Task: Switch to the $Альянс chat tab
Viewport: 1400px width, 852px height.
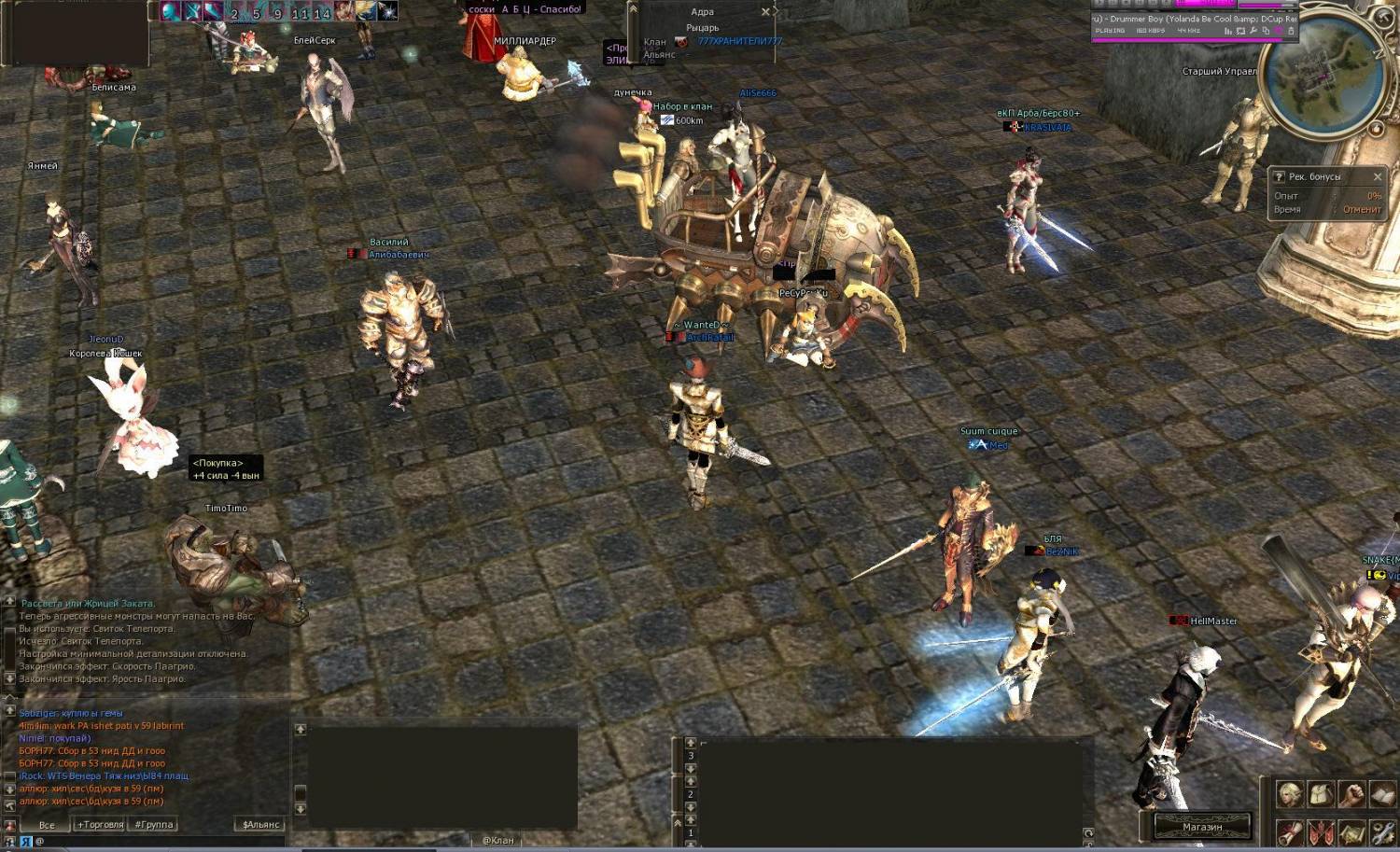Action: pos(260,825)
